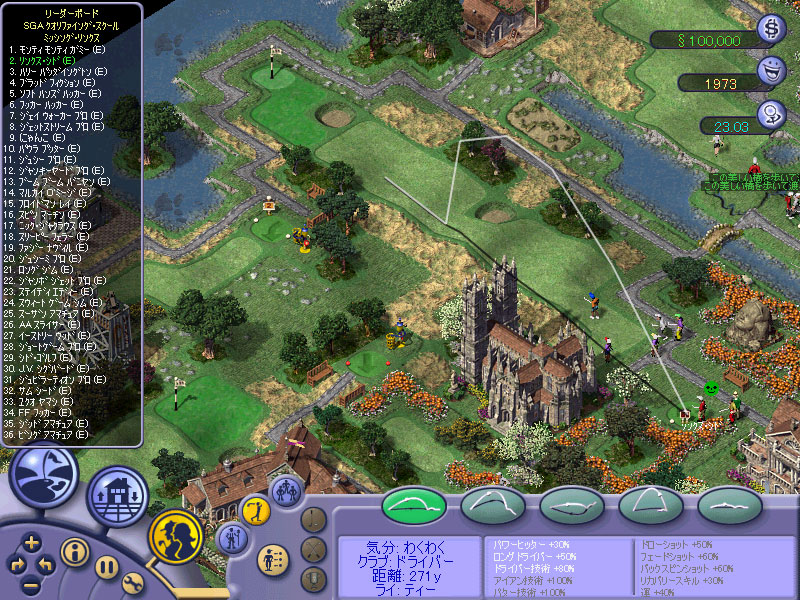Select the crossed golf clubs icon
Viewport: 800px width, 600px height.
(315, 548)
